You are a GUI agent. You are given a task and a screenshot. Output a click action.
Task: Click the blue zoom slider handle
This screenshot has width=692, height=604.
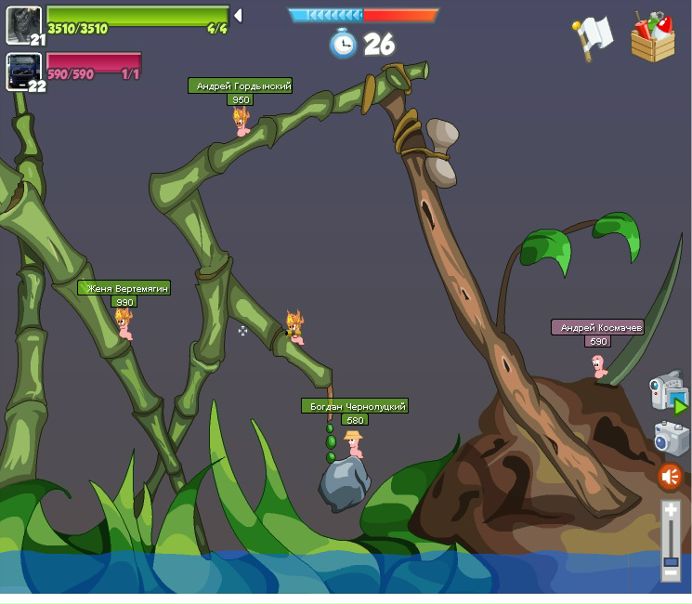pyautogui.click(x=671, y=562)
